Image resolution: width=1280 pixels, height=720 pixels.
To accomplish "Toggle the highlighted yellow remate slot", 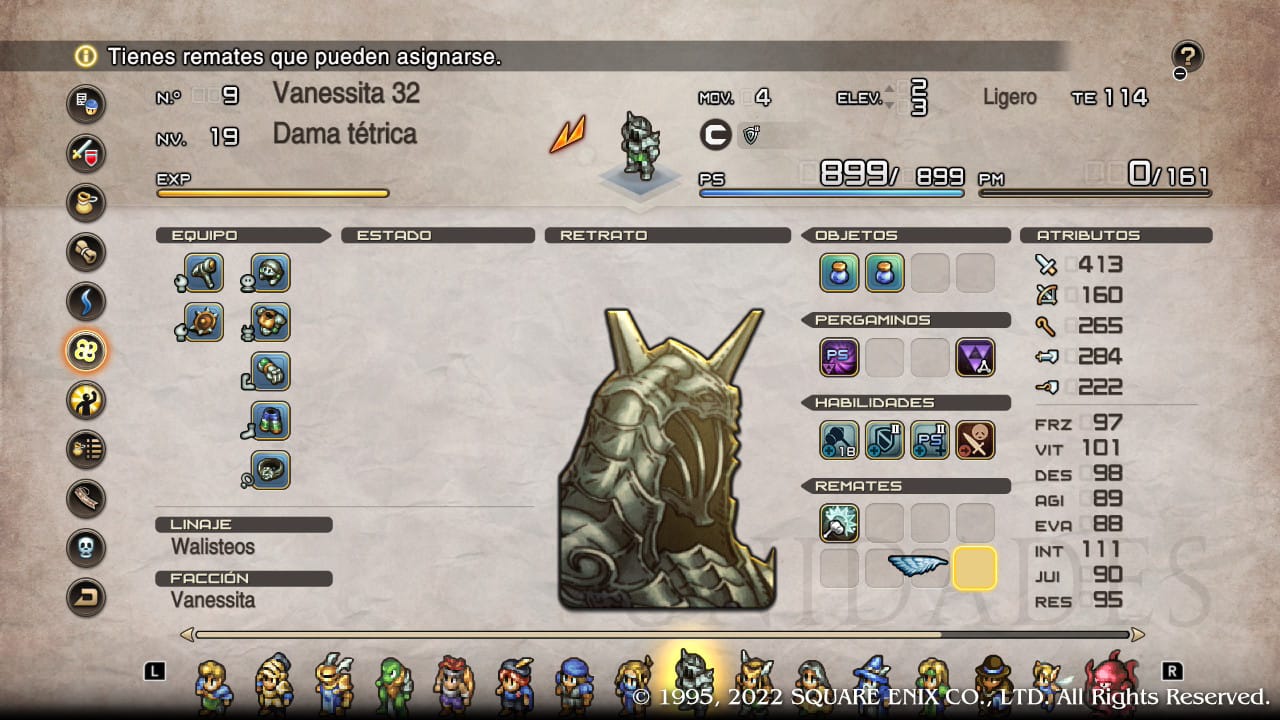I will [975, 568].
